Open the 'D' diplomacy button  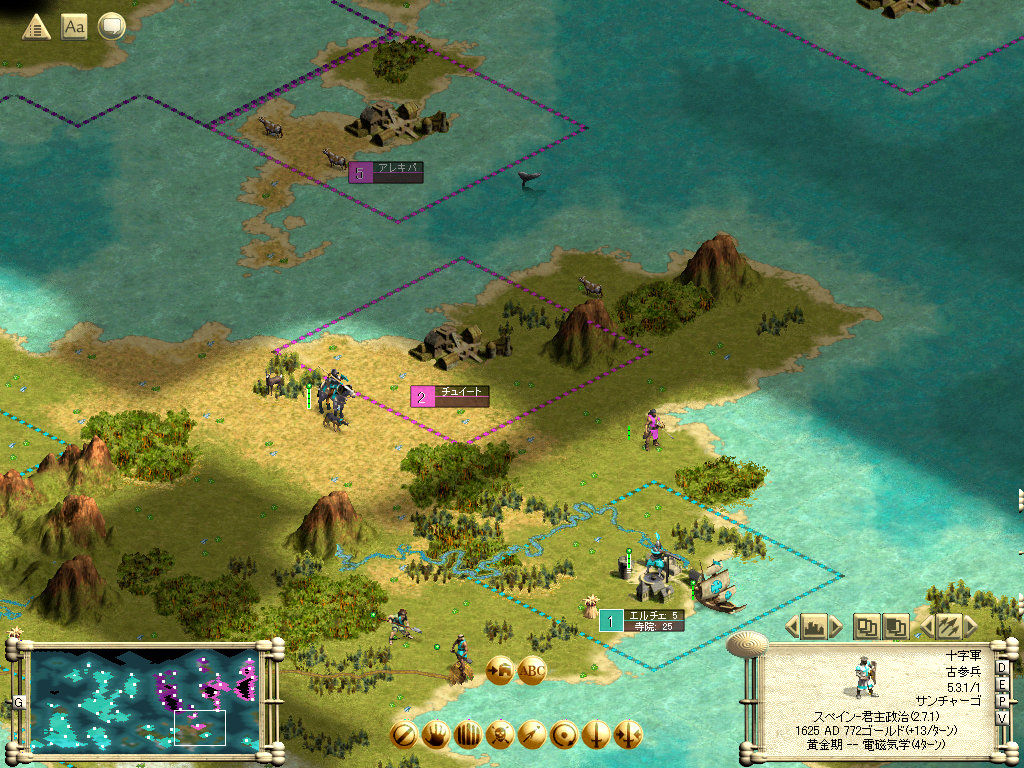click(1002, 668)
